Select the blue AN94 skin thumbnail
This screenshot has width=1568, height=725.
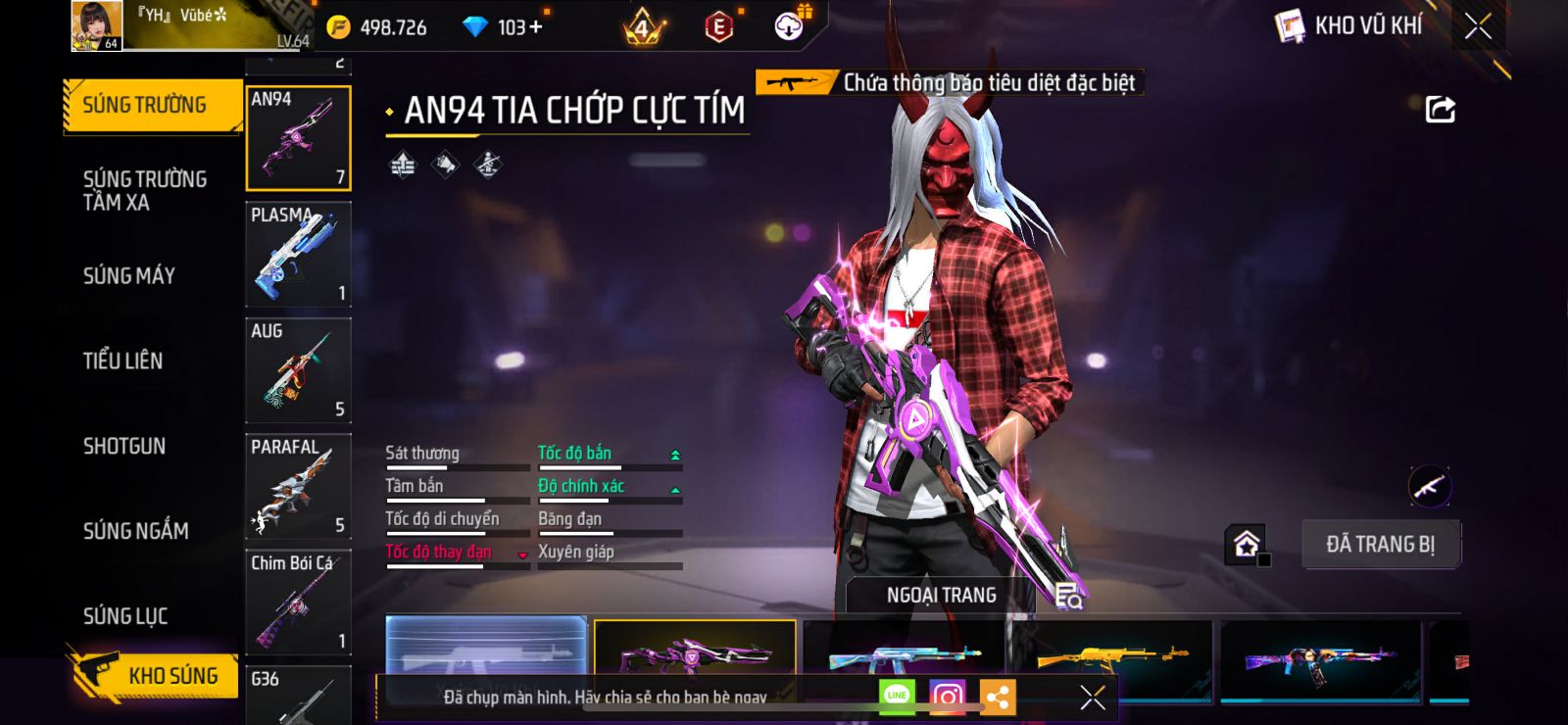click(904, 654)
